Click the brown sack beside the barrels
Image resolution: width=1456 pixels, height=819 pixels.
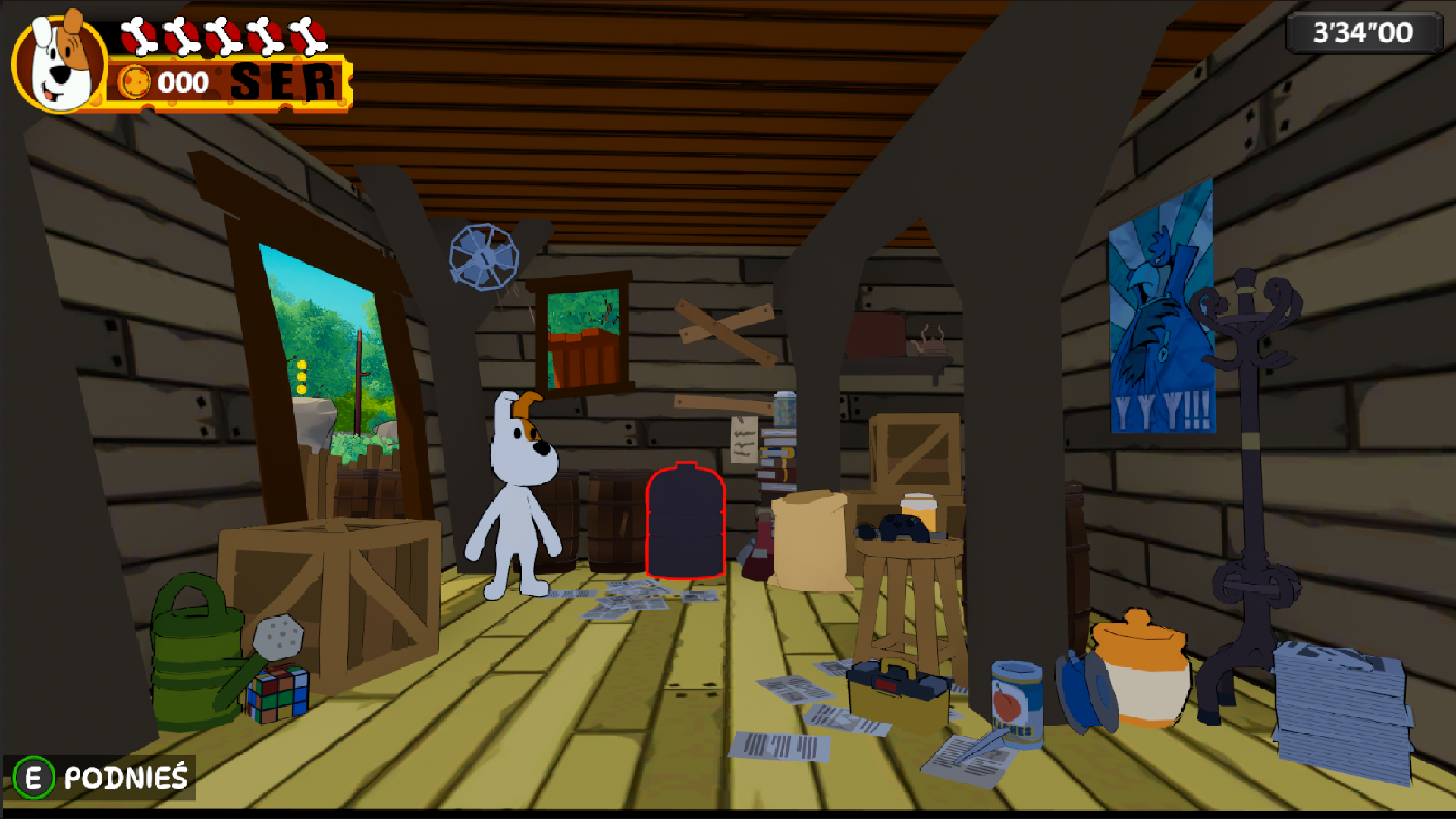(x=808, y=538)
